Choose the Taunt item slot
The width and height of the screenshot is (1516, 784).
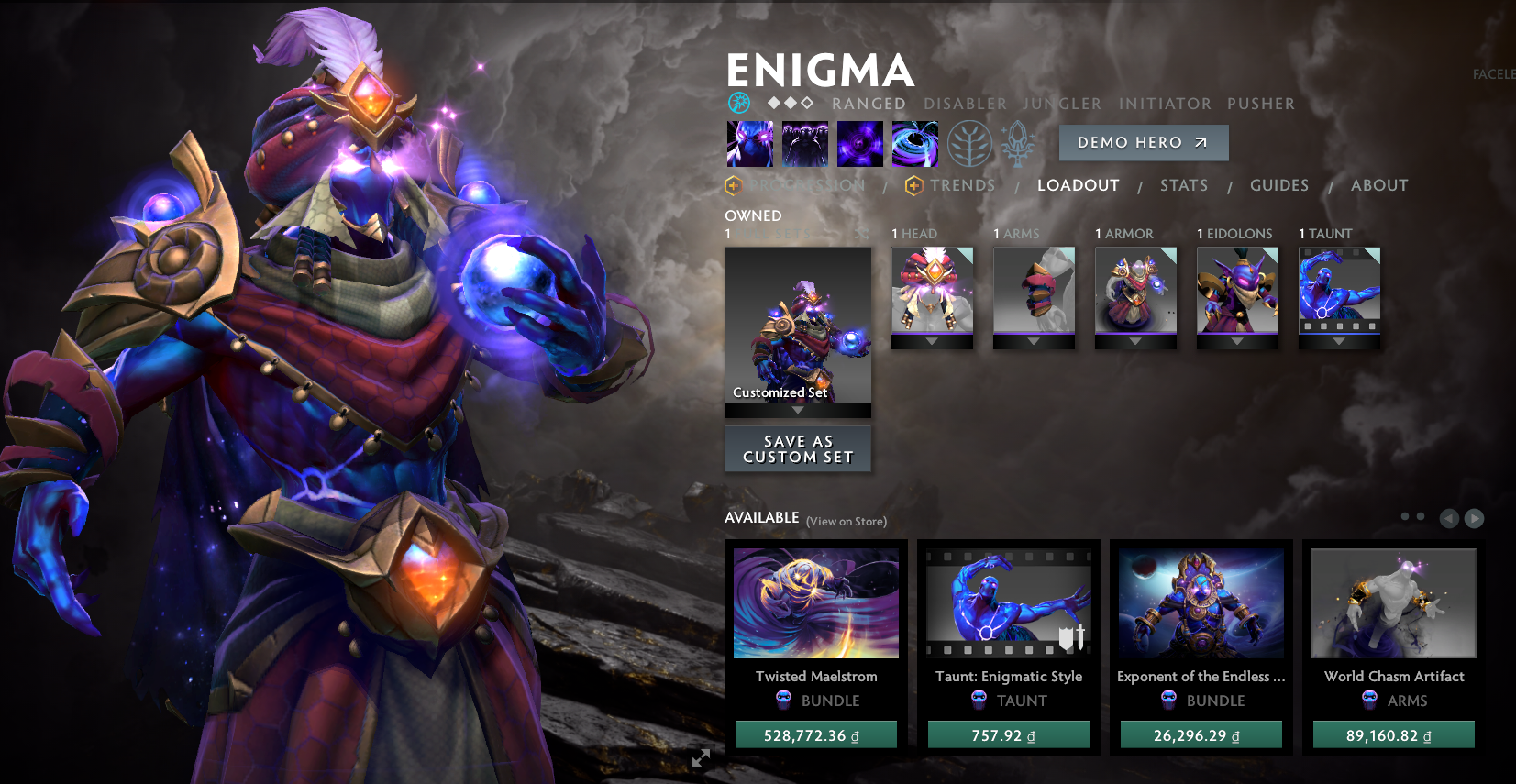[x=1339, y=291]
